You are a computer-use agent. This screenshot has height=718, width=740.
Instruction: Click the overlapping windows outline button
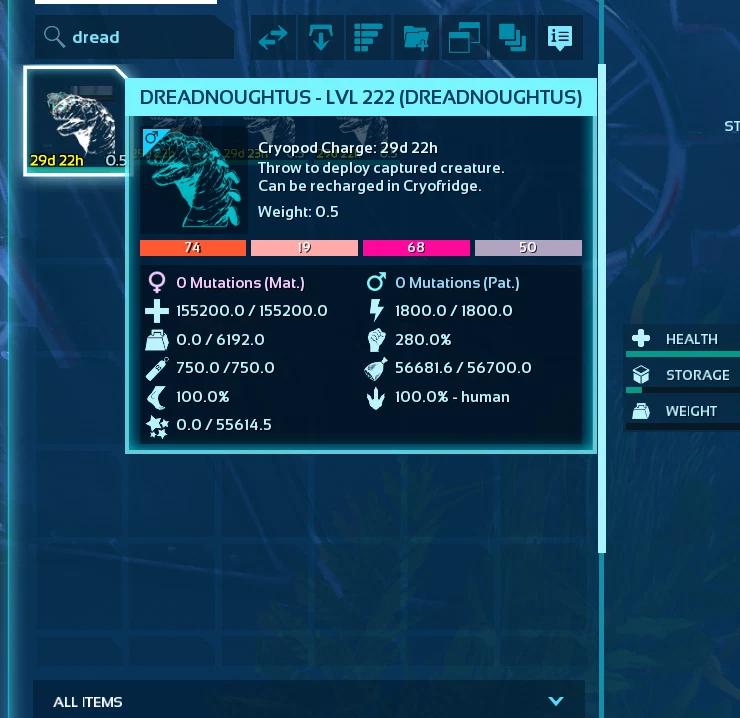464,38
